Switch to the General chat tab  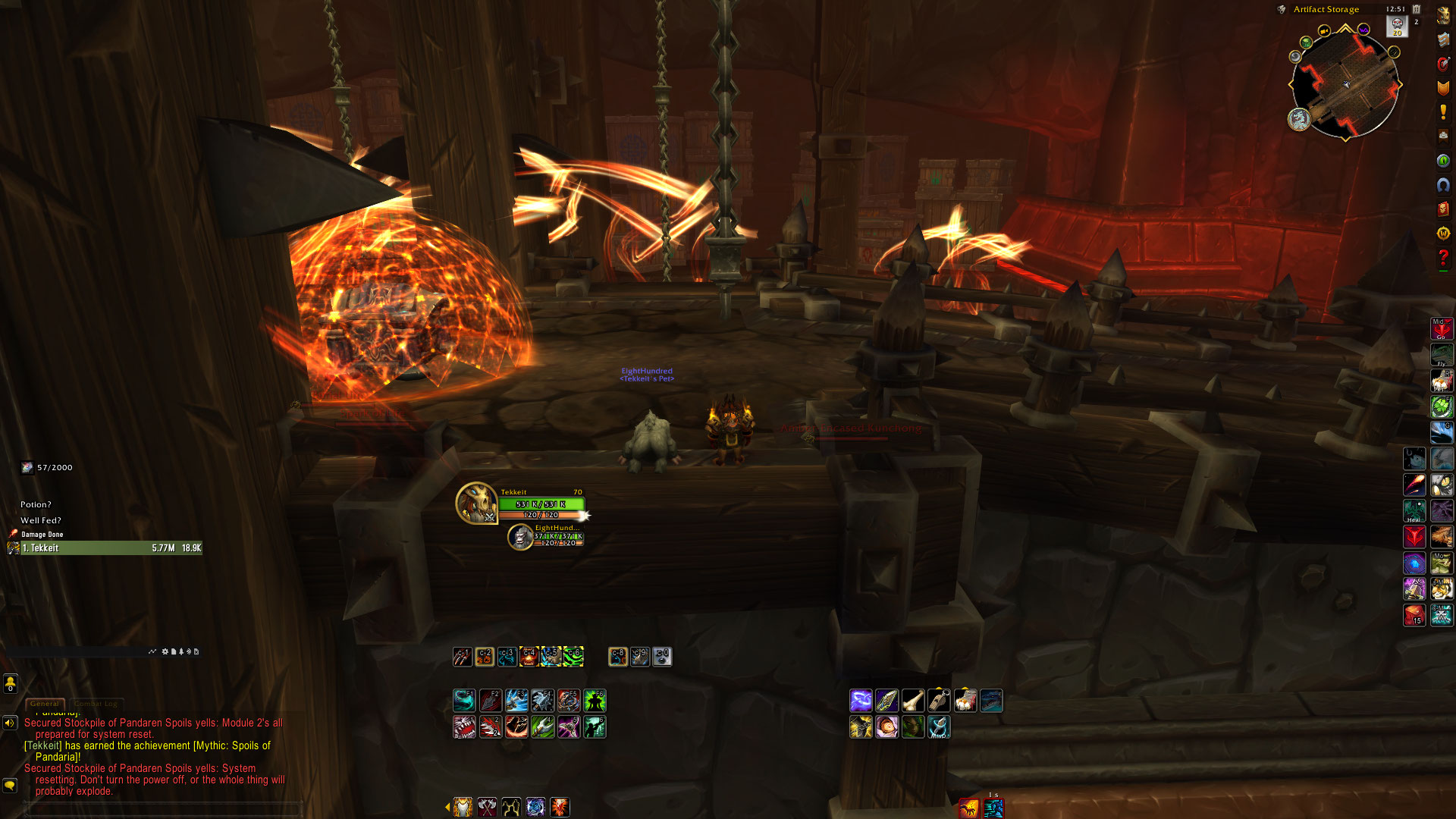[45, 704]
